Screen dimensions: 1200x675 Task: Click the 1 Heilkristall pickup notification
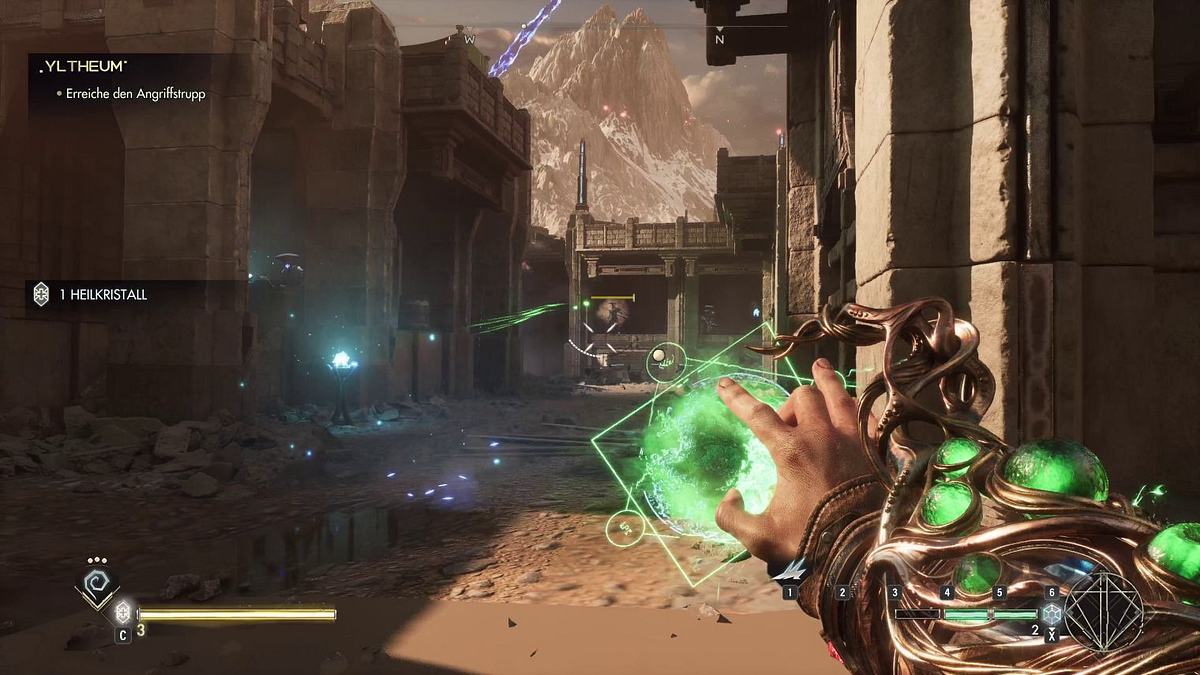pyautogui.click(x=102, y=294)
